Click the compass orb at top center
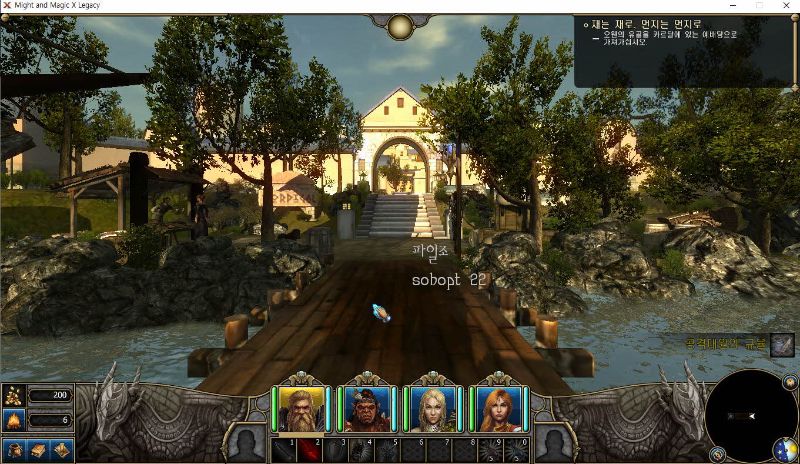Image resolution: width=800 pixels, height=464 pixels. click(401, 27)
